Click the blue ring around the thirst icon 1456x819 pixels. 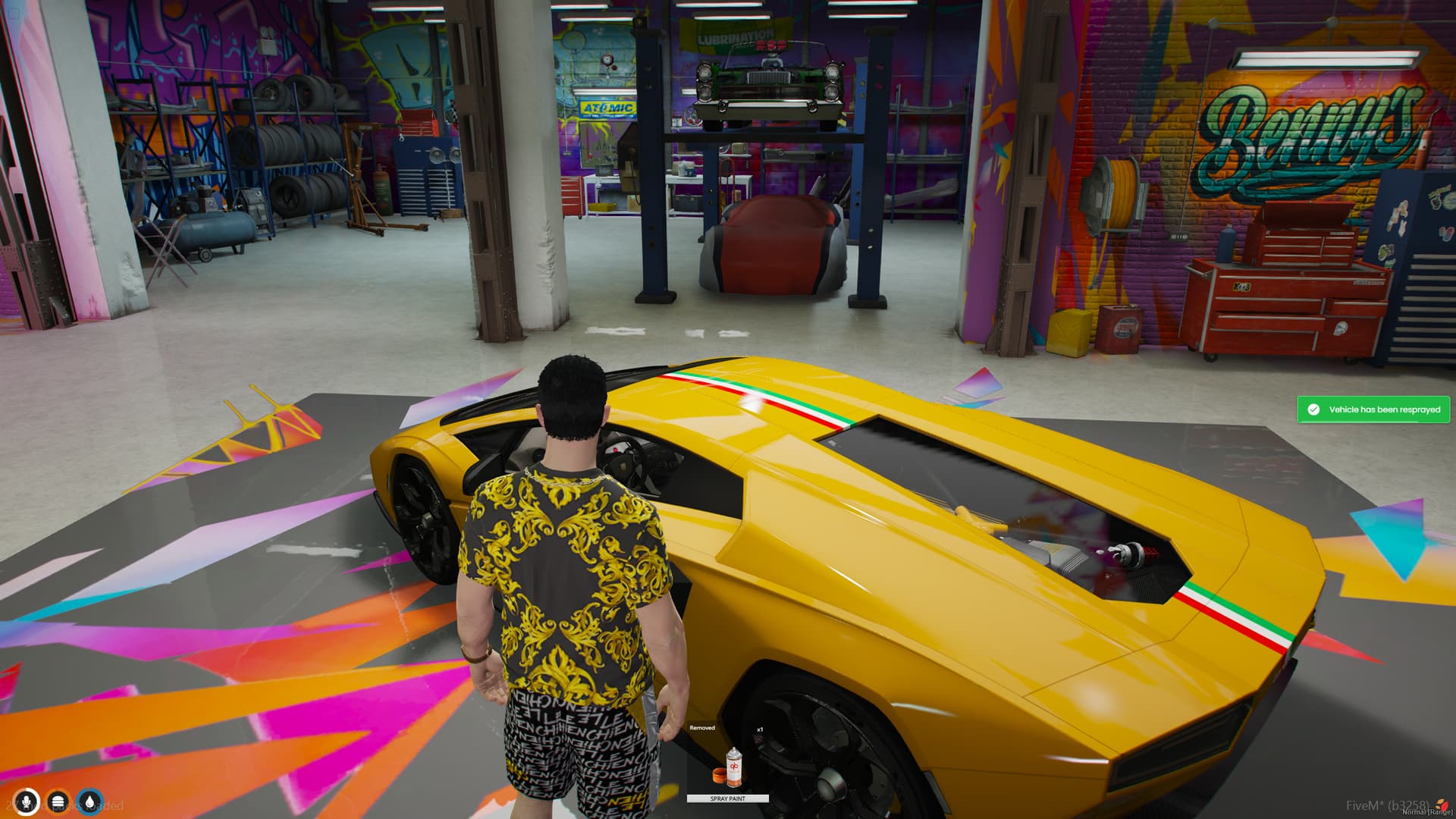click(89, 789)
